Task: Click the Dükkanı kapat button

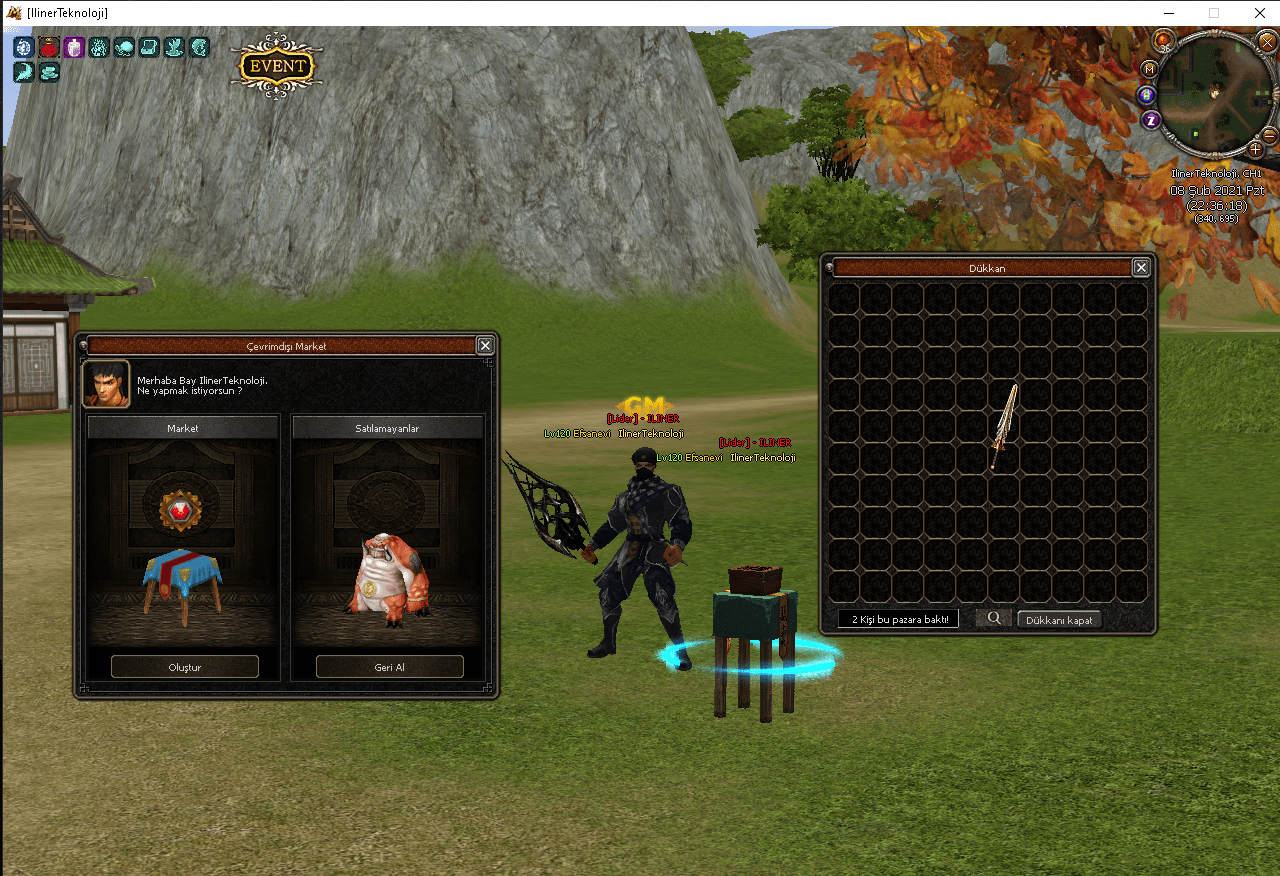Action: tap(1060, 619)
